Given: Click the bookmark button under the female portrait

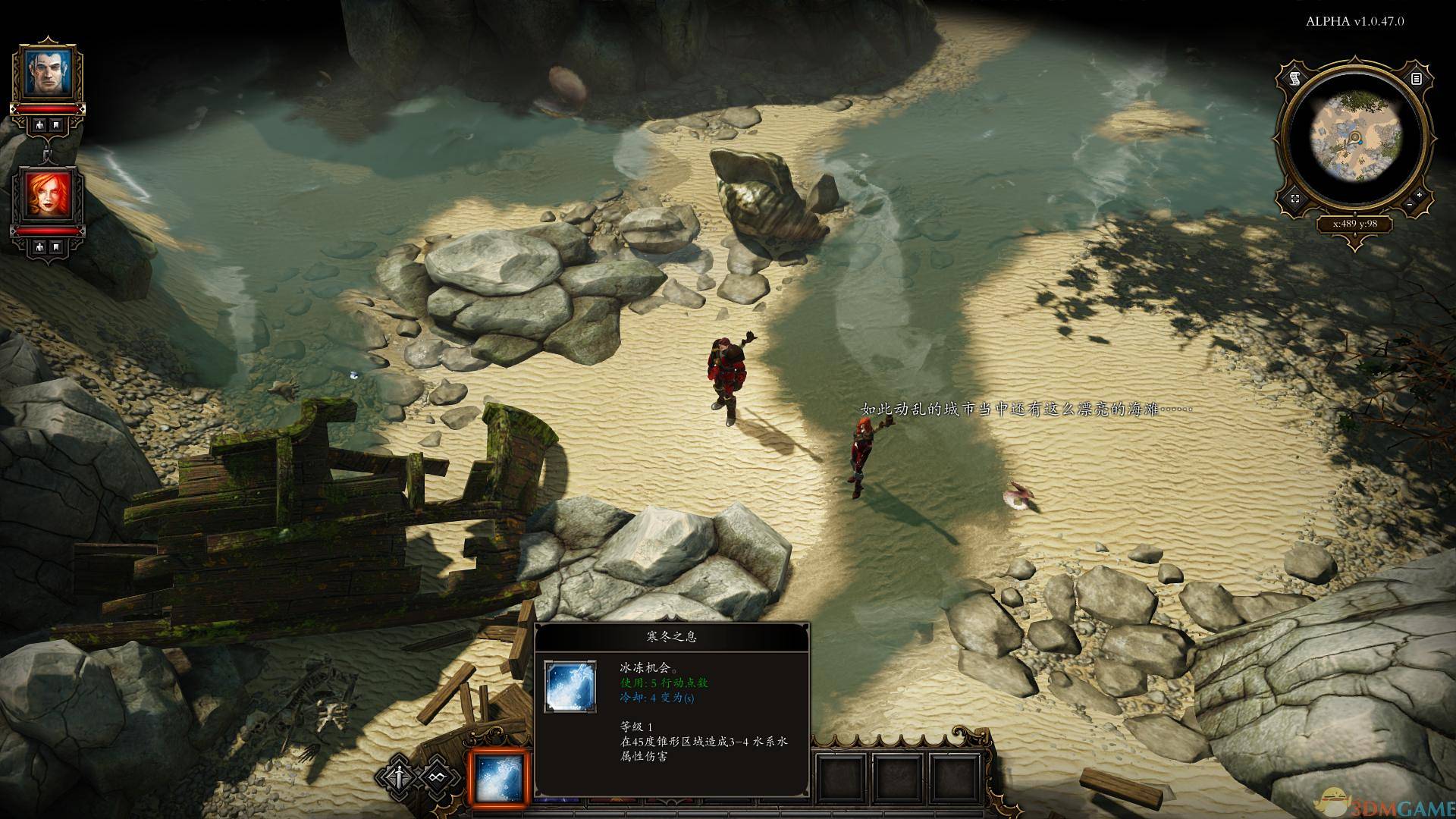Looking at the screenshot, I should pos(57,247).
